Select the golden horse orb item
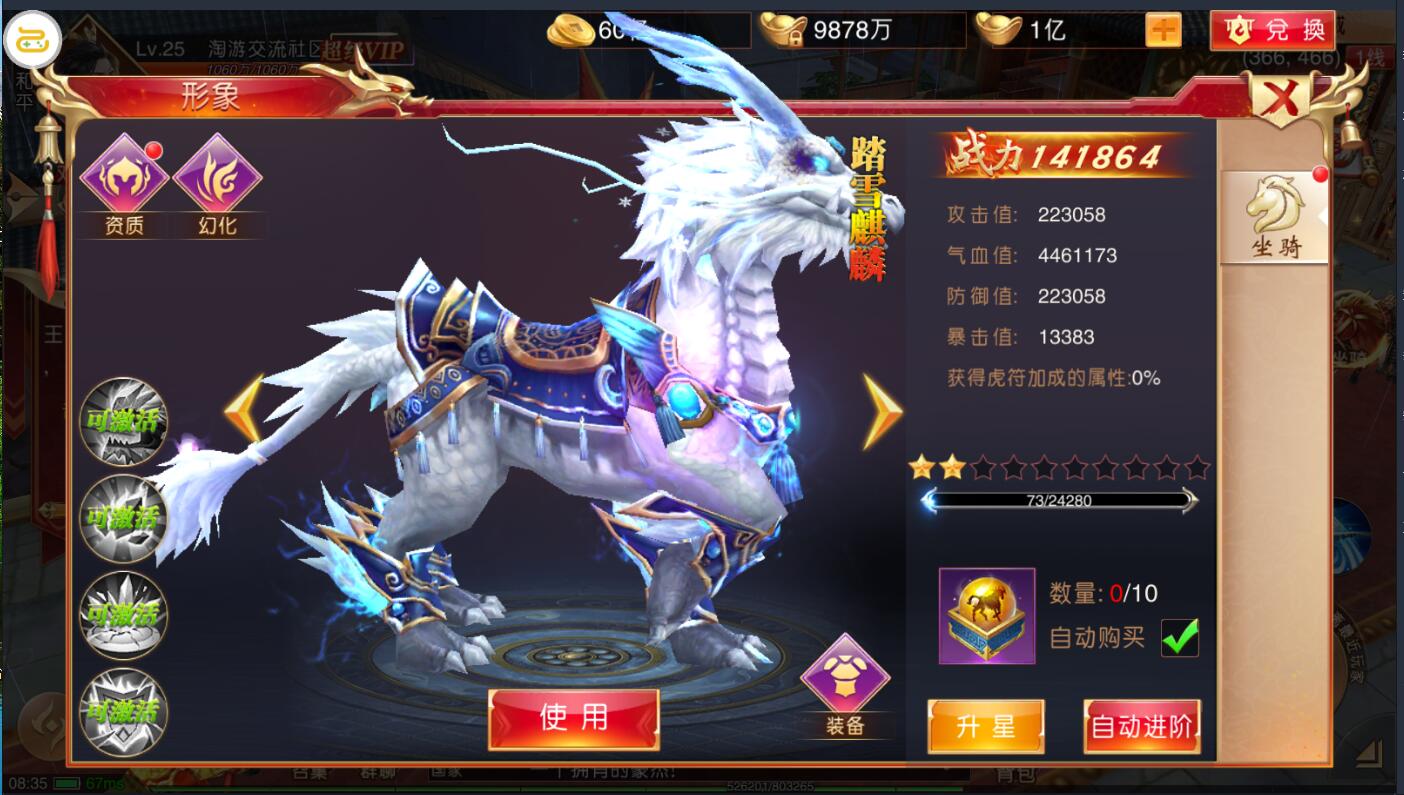Image resolution: width=1404 pixels, height=795 pixels. [986, 615]
